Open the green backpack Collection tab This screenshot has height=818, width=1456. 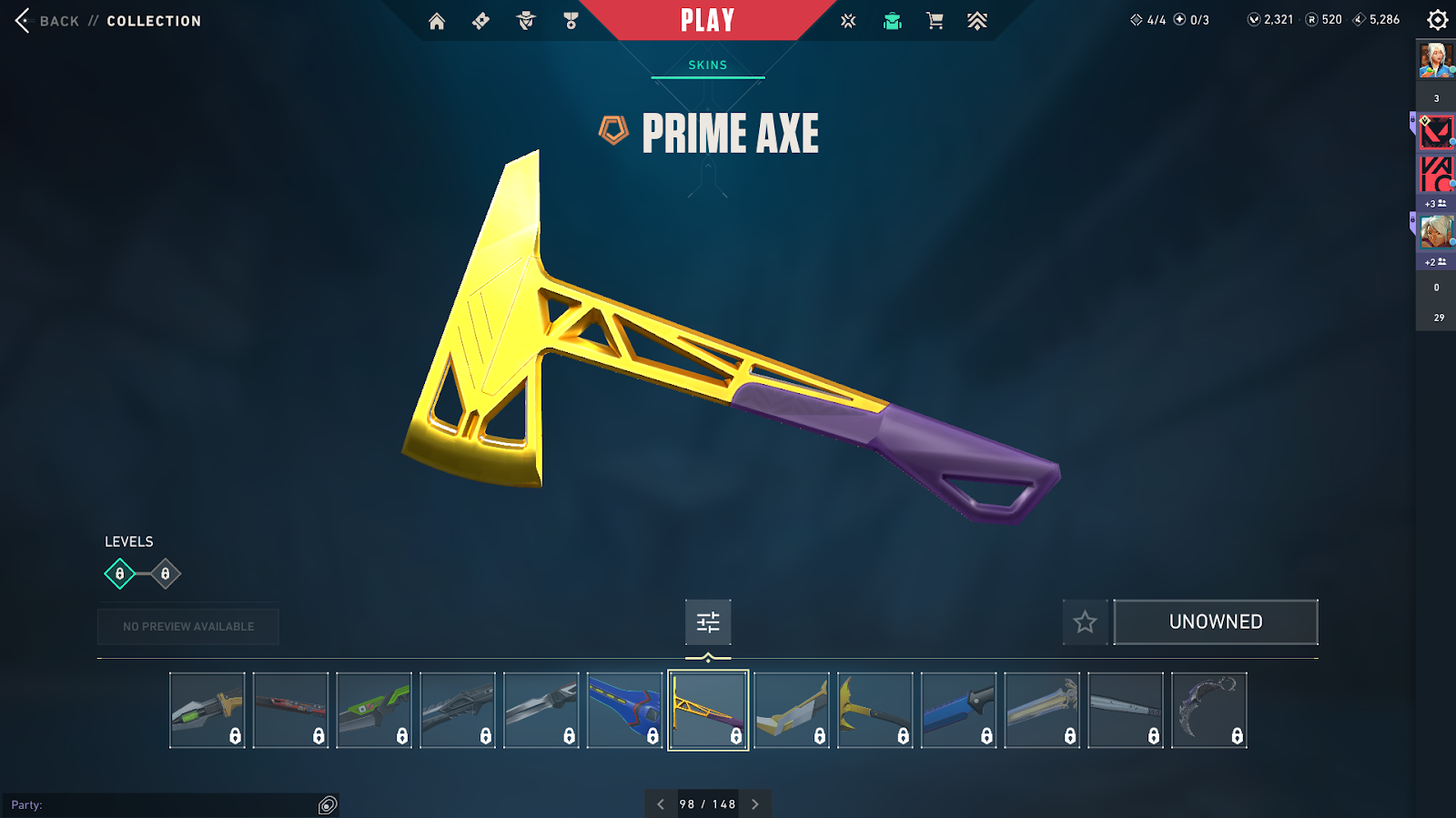click(893, 21)
